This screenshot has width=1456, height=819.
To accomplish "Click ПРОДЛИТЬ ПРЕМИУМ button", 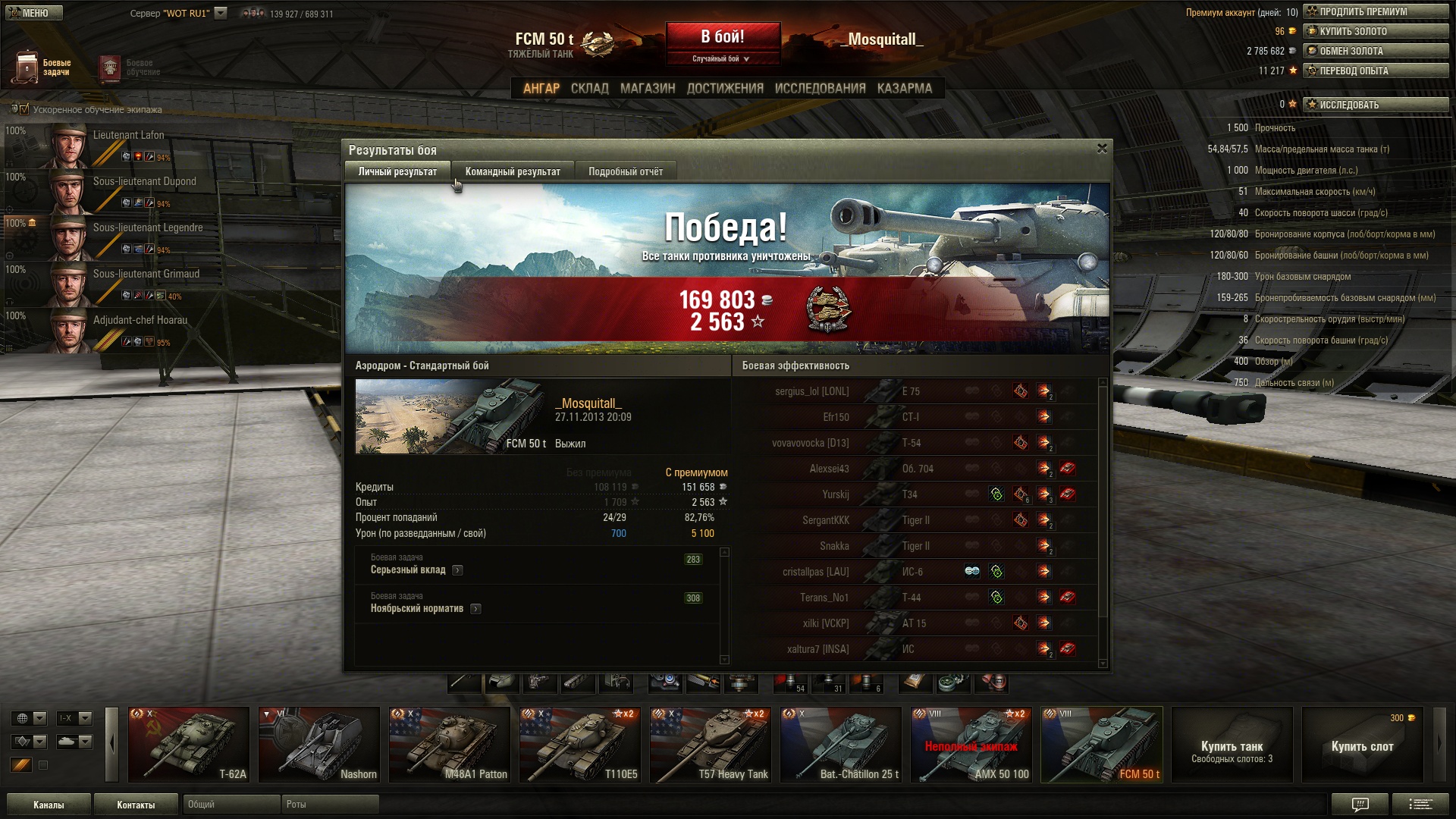I will (x=1376, y=11).
